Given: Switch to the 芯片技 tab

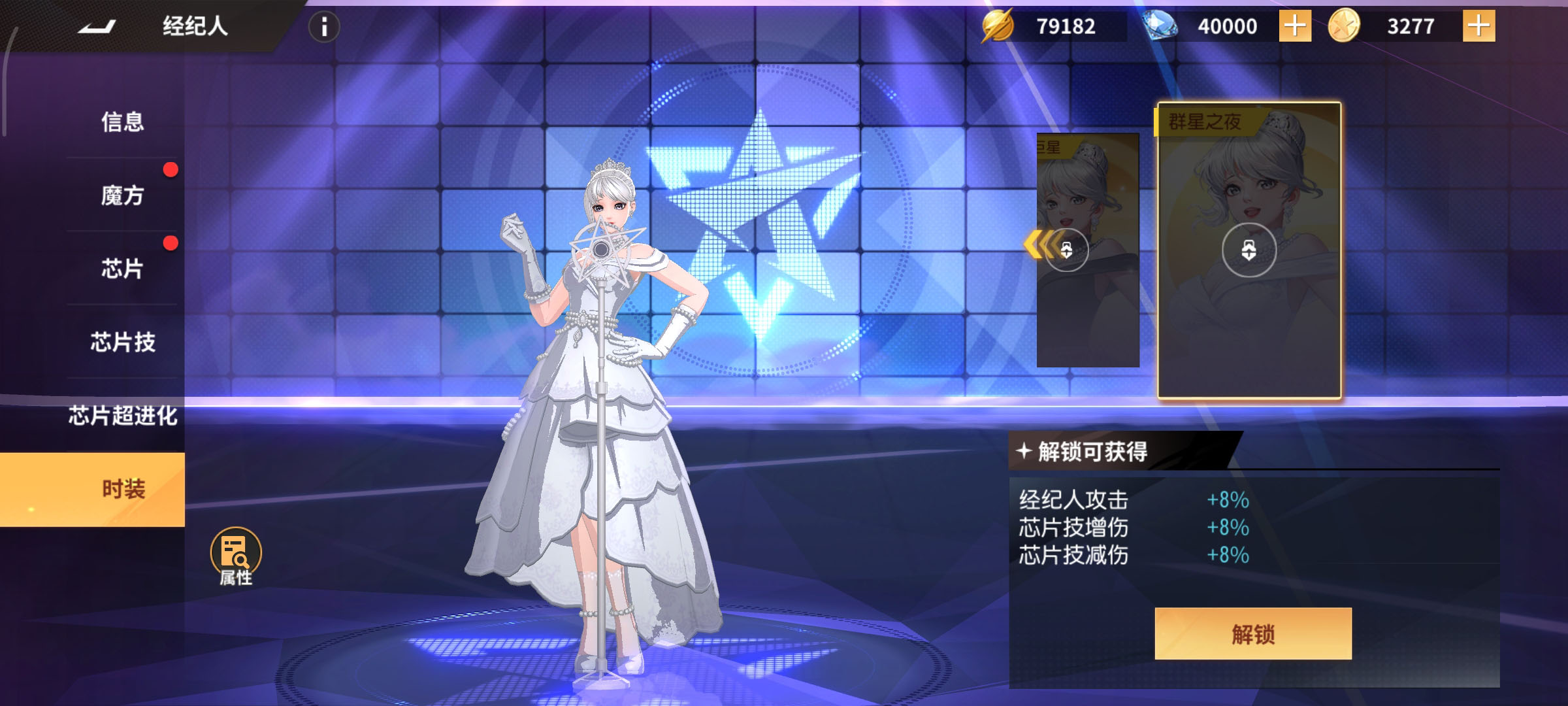Looking at the screenshot, I should point(122,342).
